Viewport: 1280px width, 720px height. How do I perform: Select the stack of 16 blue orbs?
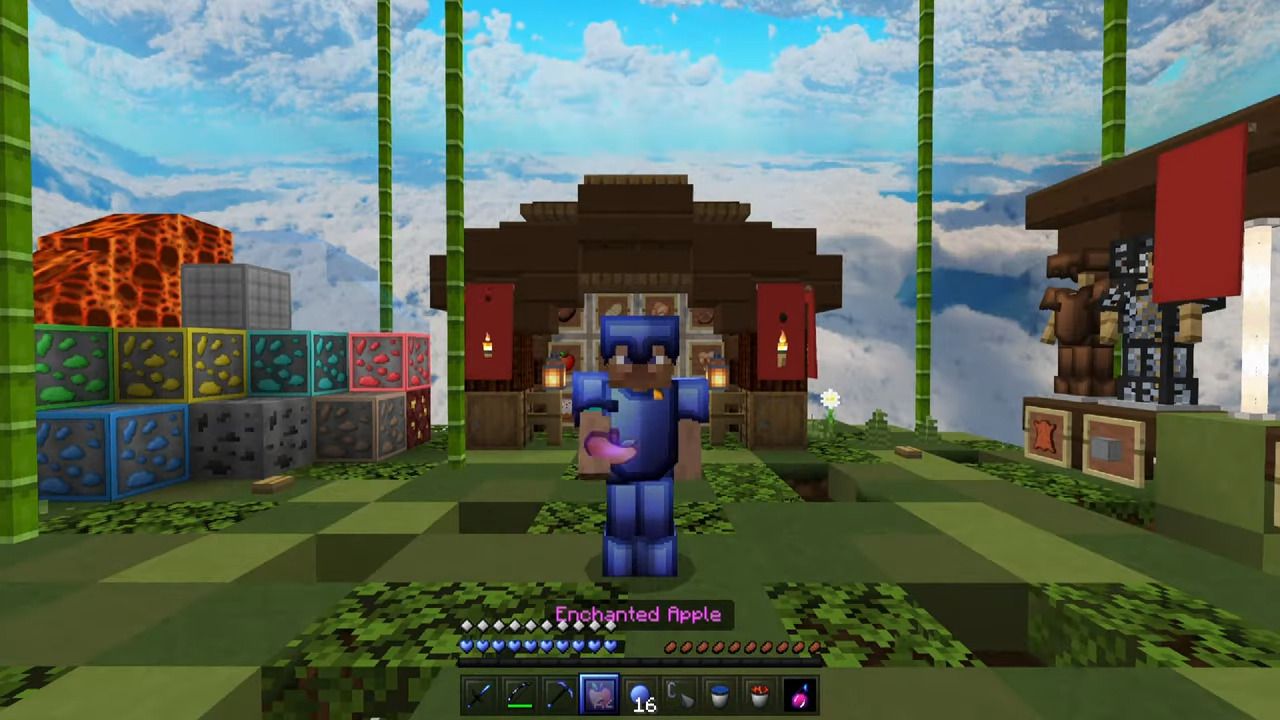pos(641,693)
